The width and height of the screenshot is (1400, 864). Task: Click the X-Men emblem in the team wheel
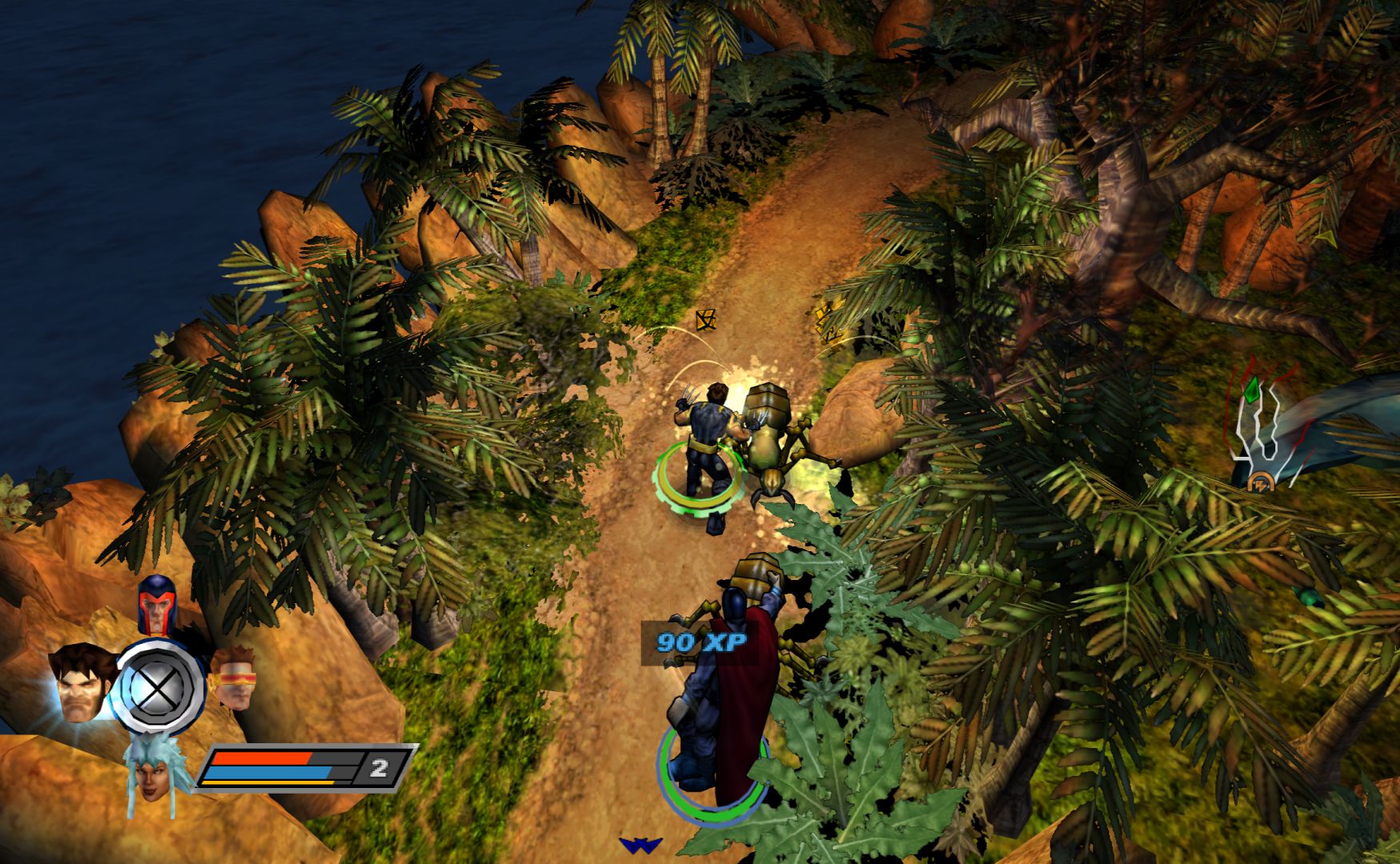(158, 686)
